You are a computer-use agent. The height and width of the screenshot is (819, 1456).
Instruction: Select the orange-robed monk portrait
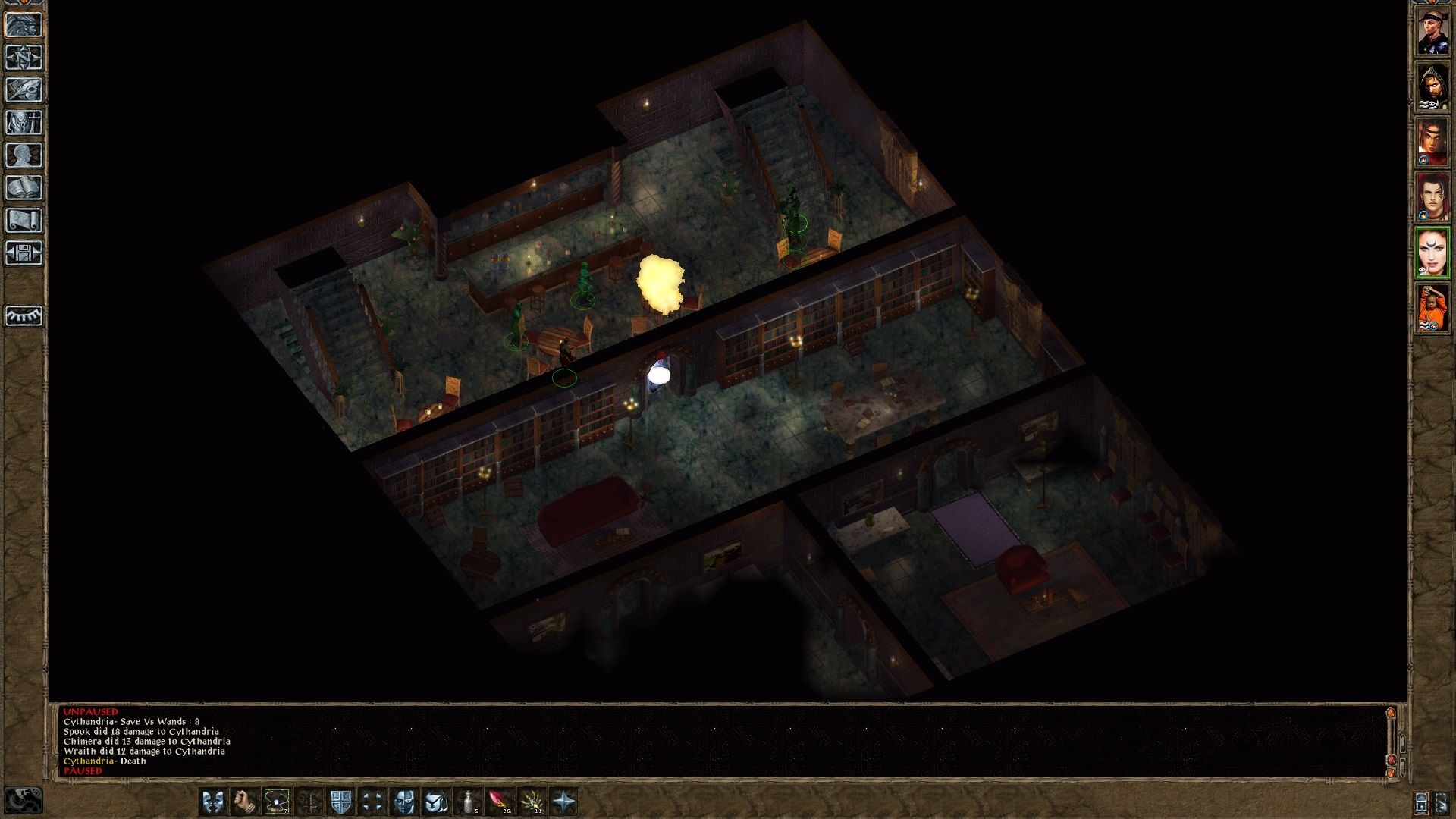pyautogui.click(x=1432, y=308)
